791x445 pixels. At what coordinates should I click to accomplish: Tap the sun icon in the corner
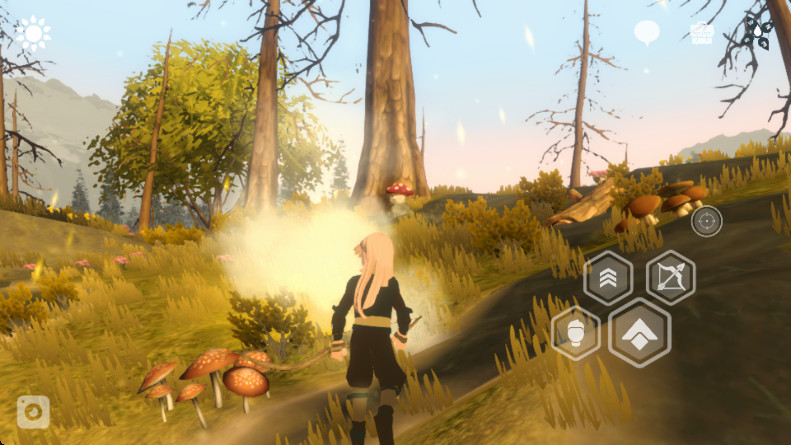pyautogui.click(x=33, y=34)
